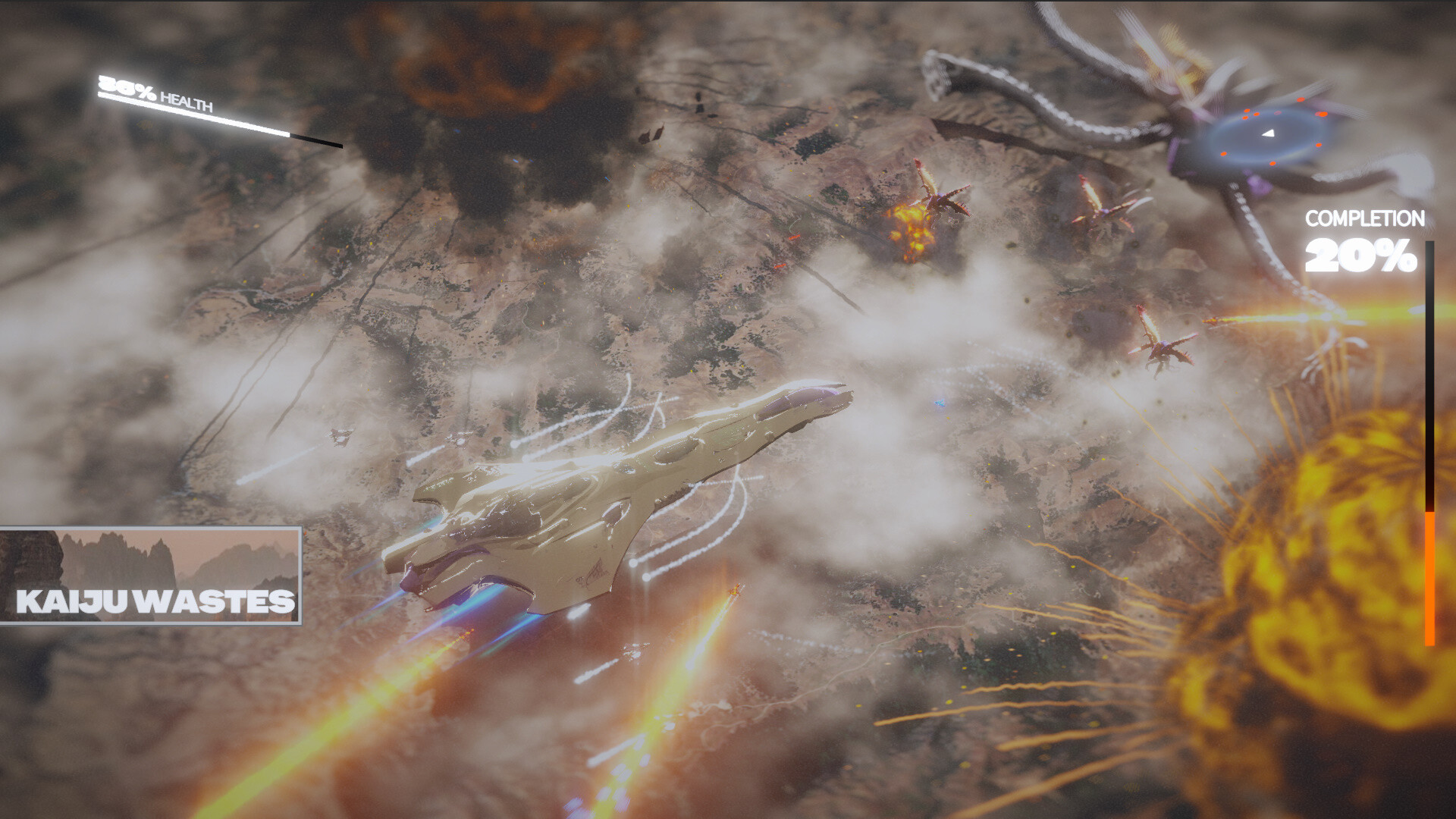The width and height of the screenshot is (1456, 819).
Task: Click the small distant ship in the clouds
Action: point(340,435)
